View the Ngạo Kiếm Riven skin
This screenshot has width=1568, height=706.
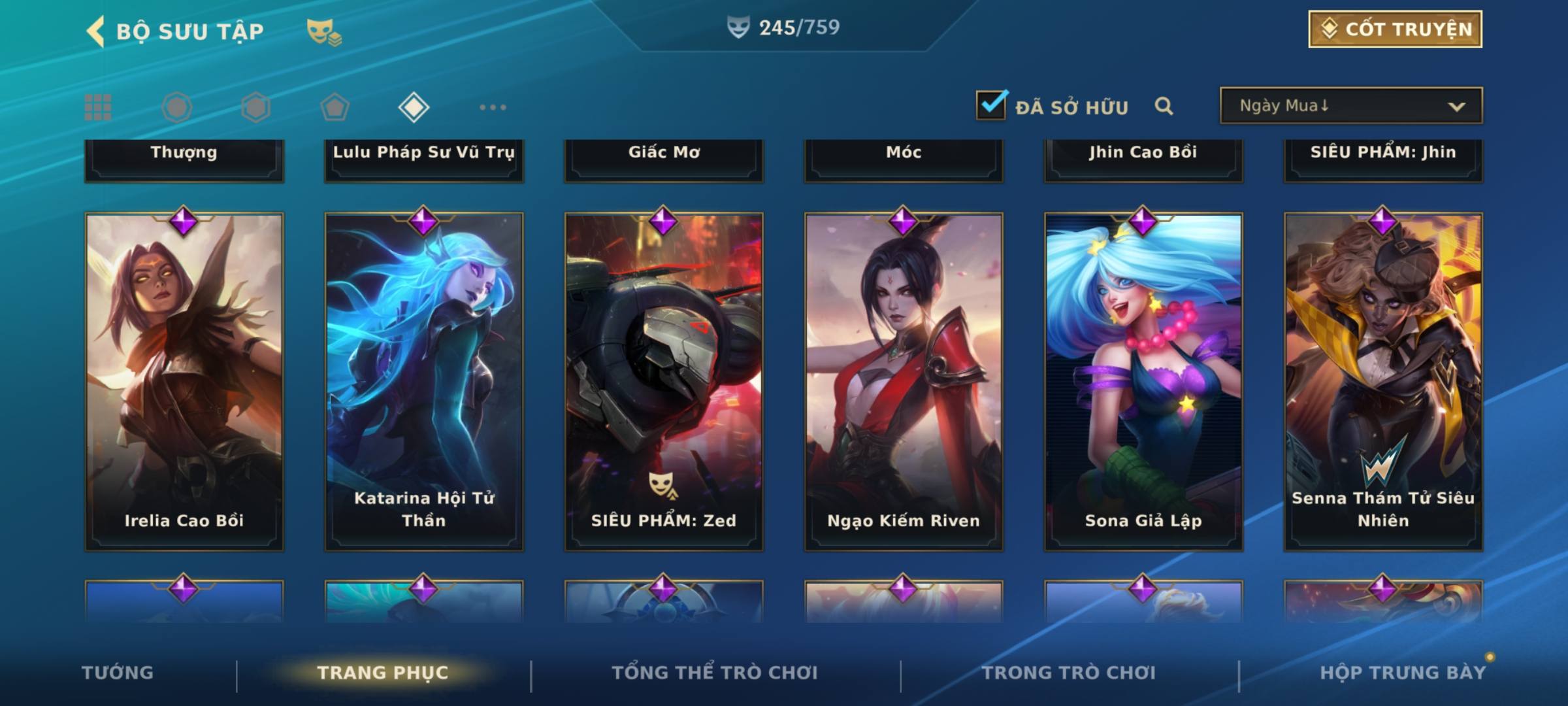coord(904,382)
